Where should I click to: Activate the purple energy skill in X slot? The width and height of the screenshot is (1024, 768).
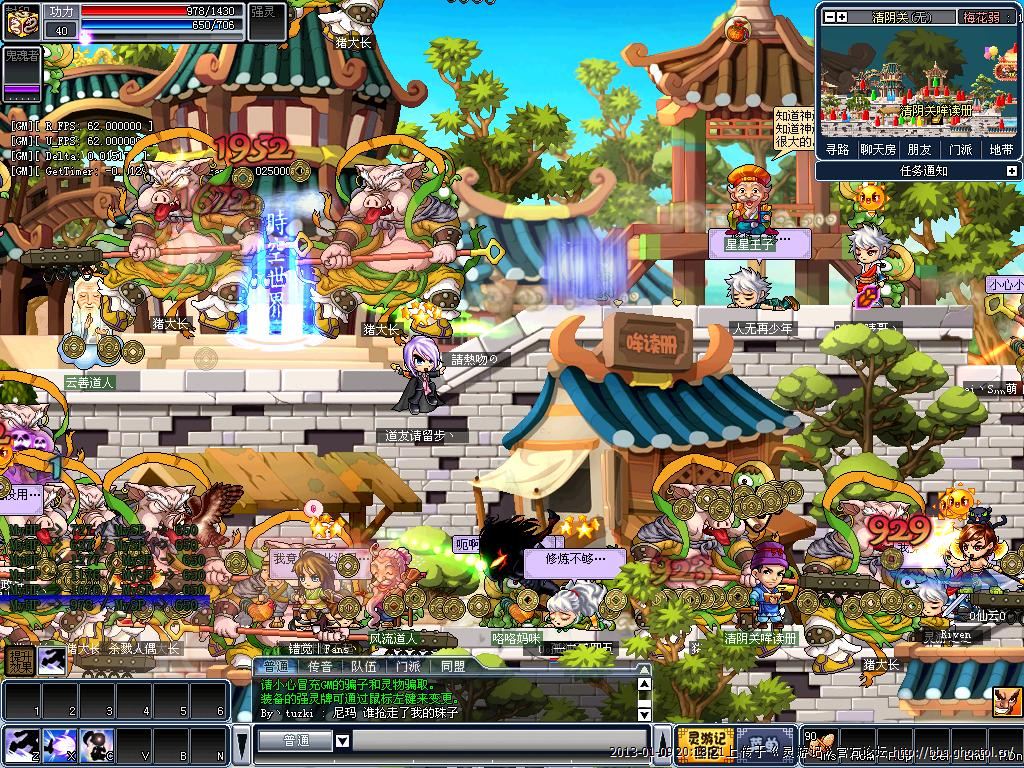coord(57,744)
